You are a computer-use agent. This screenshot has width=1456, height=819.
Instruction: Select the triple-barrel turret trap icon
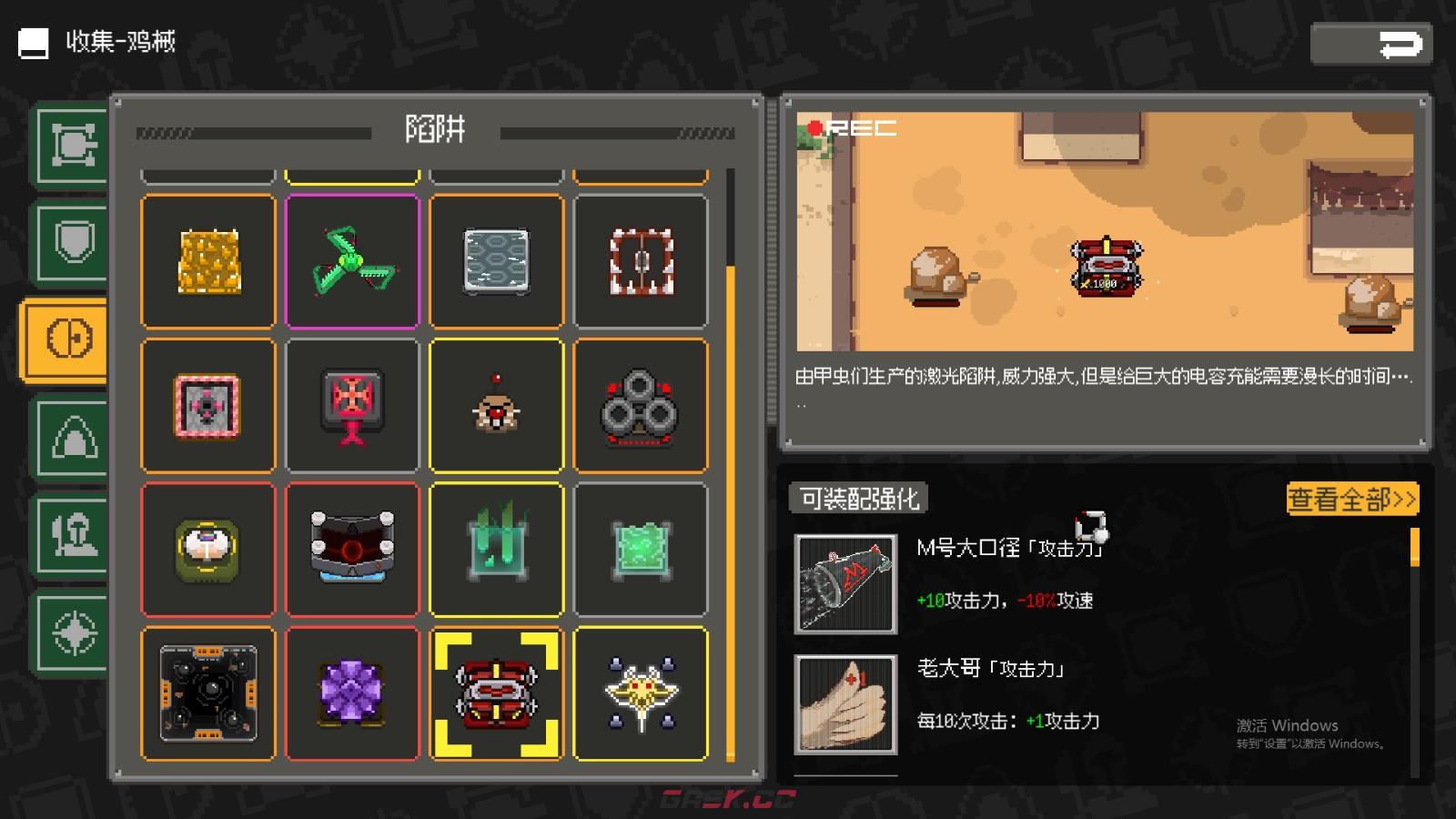(640, 405)
